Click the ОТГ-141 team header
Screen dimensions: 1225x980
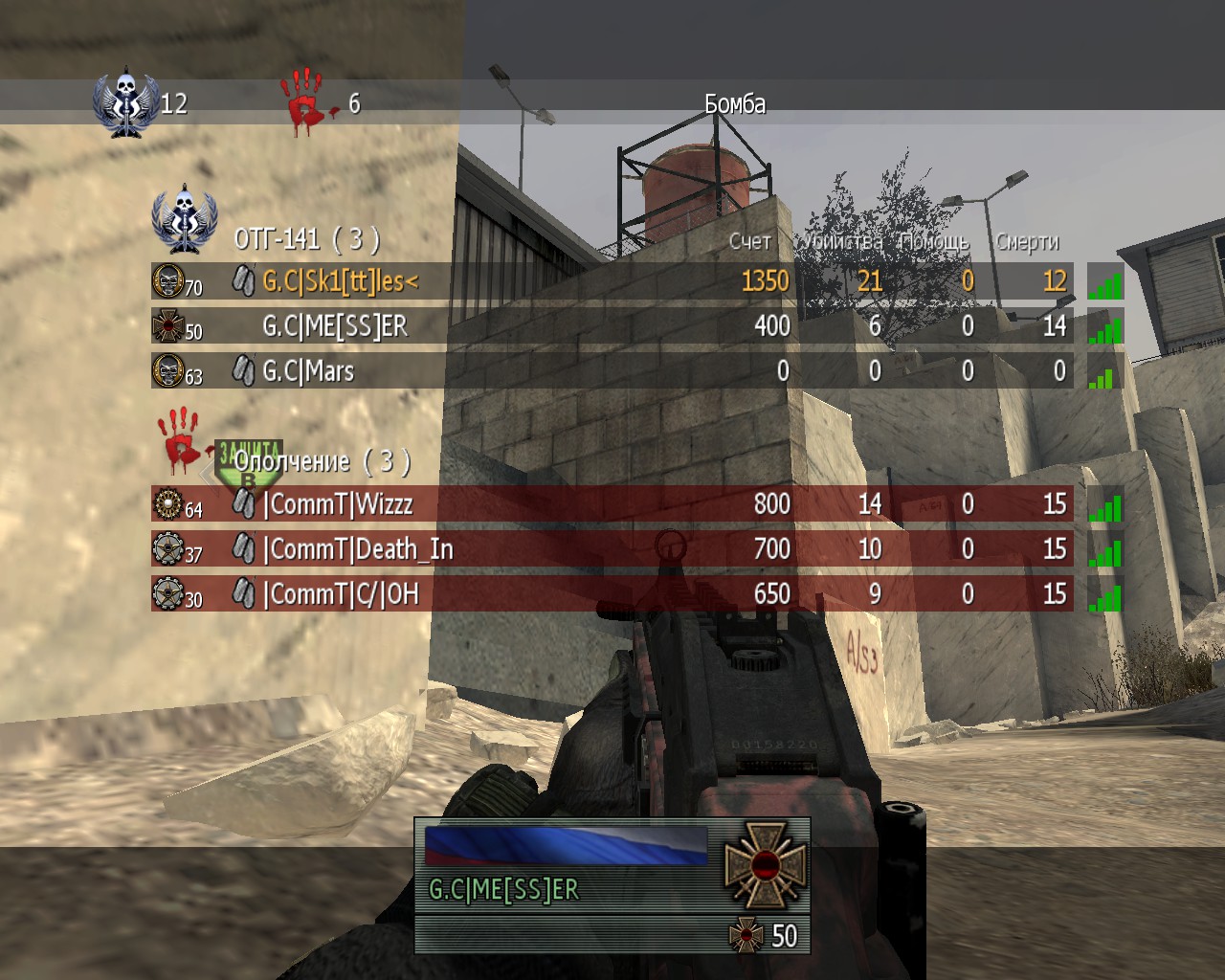306,237
